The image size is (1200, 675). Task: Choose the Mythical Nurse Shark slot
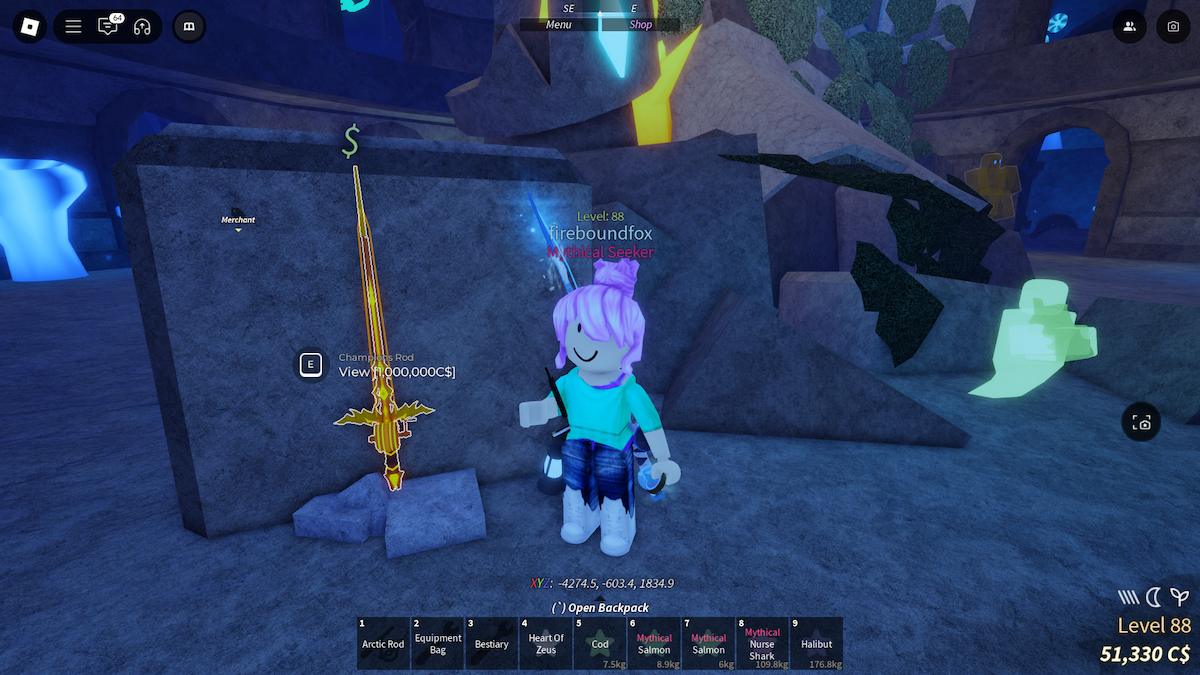762,644
